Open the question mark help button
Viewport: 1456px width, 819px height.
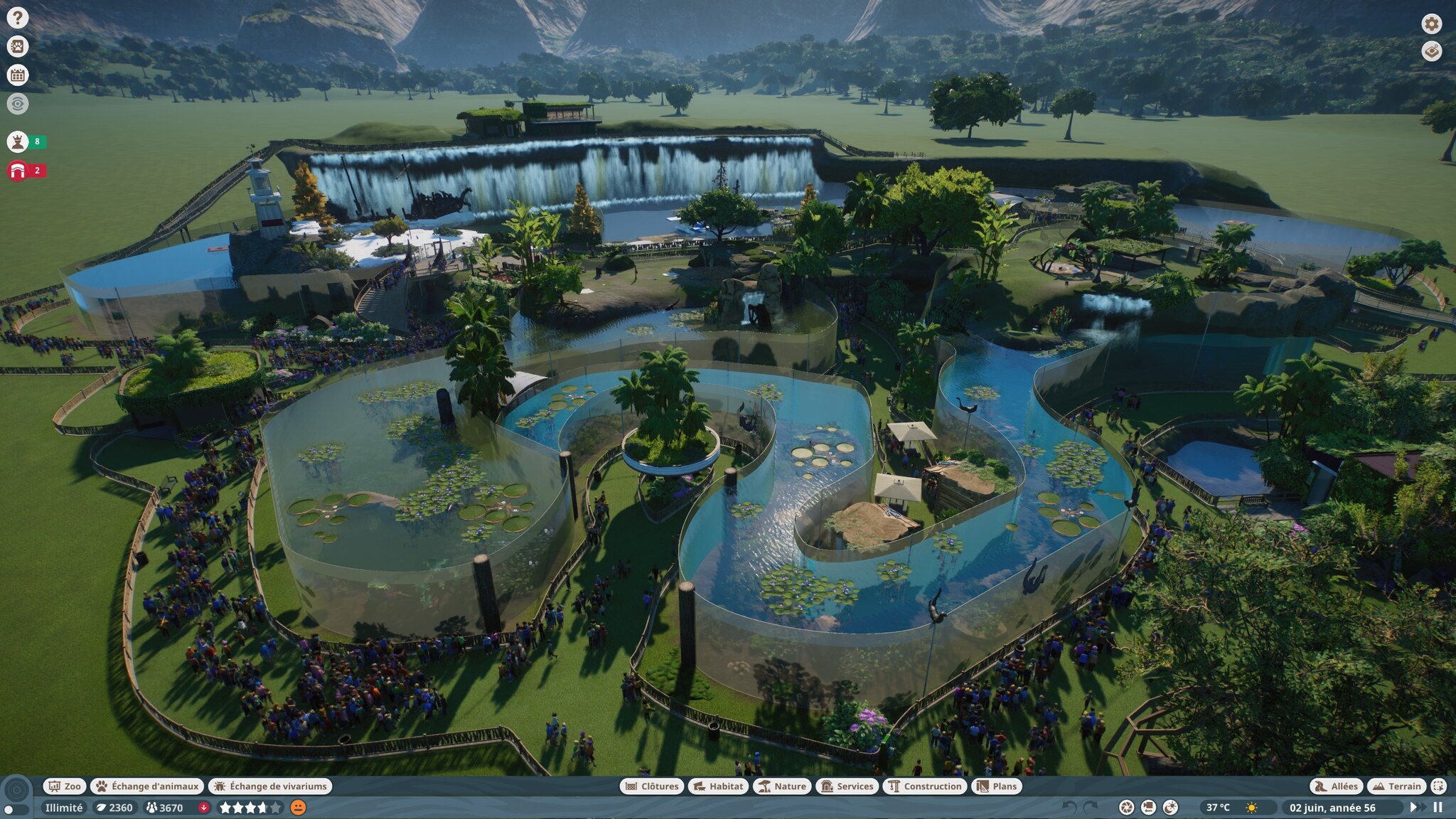click(x=18, y=18)
